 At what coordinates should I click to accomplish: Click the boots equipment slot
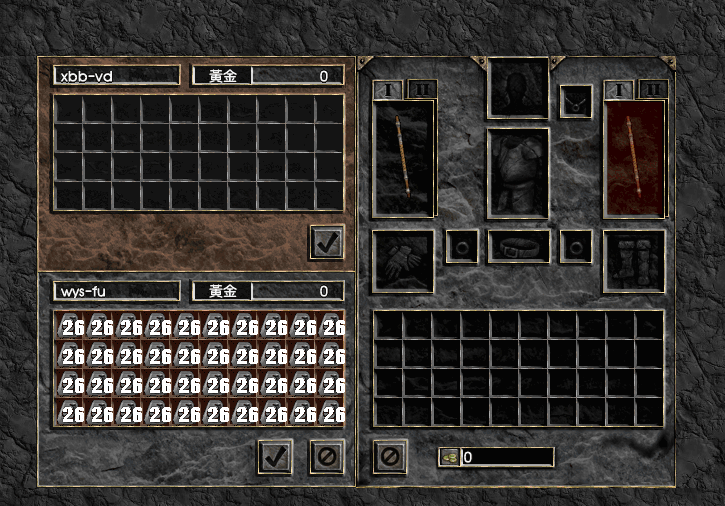tap(634, 261)
